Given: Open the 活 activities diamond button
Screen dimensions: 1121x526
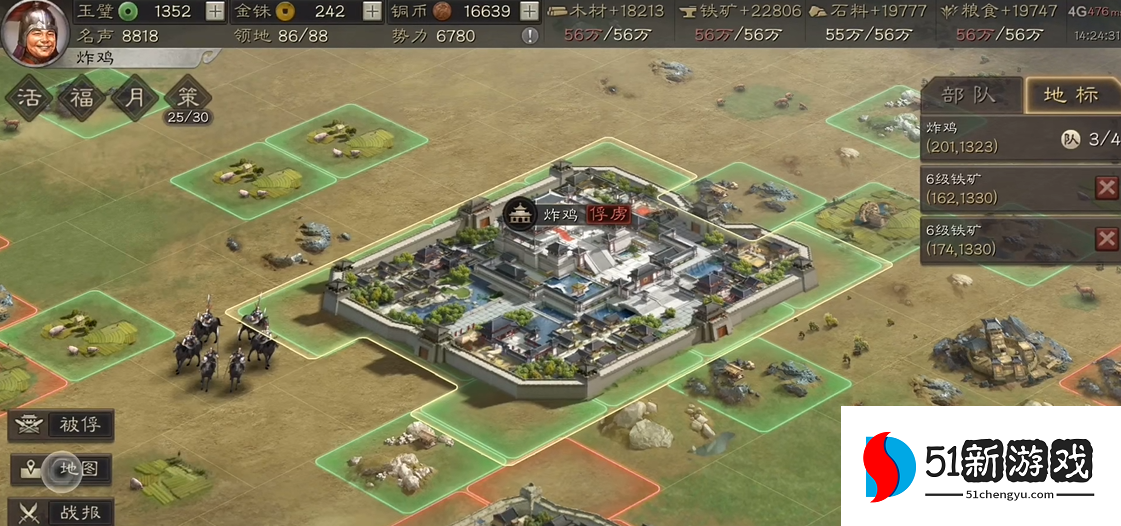Looking at the screenshot, I should click(x=28, y=98).
